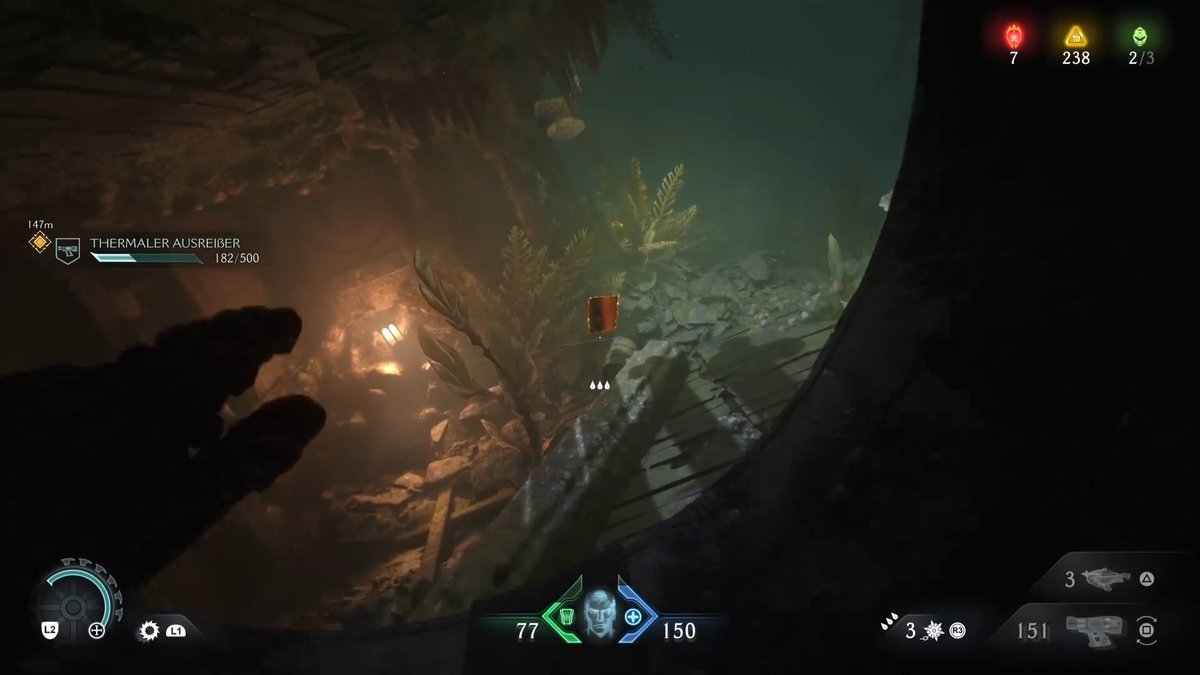
Task: Click the blue health cross icon
Action: click(x=632, y=616)
